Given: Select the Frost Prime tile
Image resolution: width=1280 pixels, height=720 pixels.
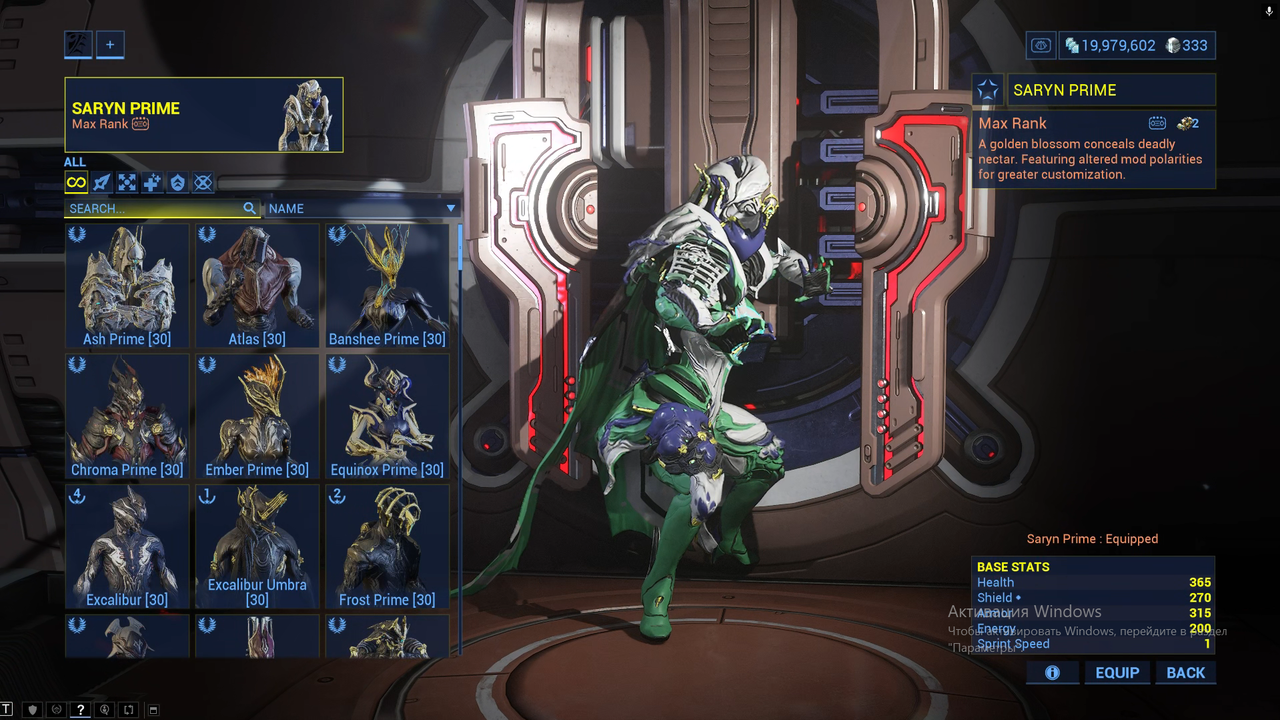Looking at the screenshot, I should pyautogui.click(x=387, y=546).
